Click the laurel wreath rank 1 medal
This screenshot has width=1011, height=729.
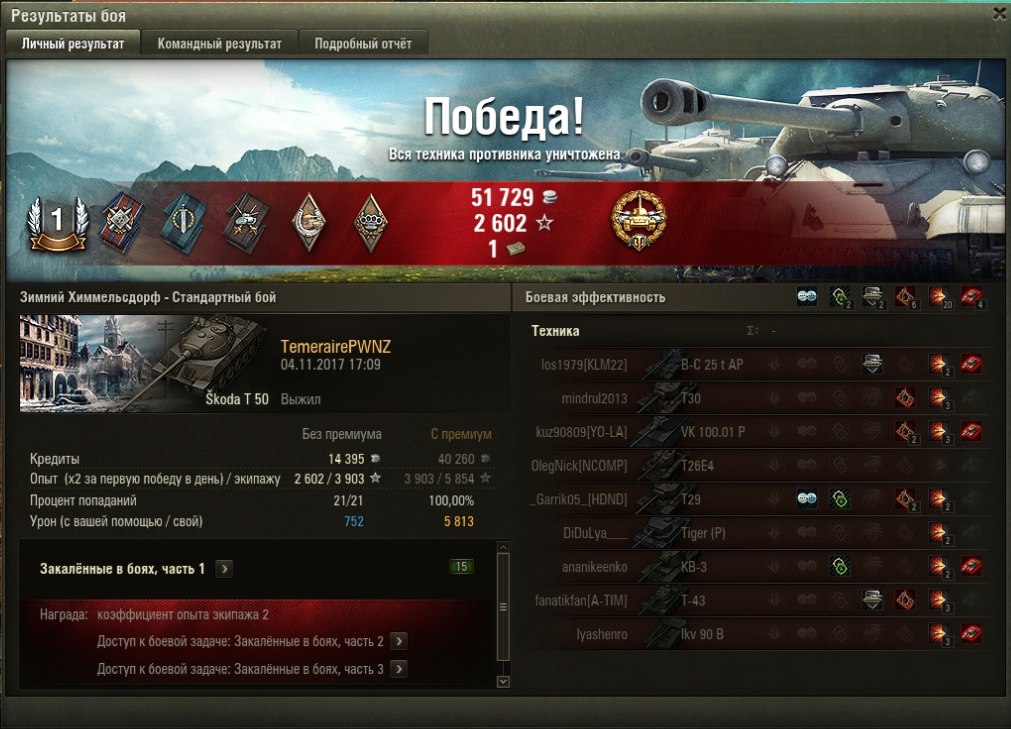pos(57,221)
